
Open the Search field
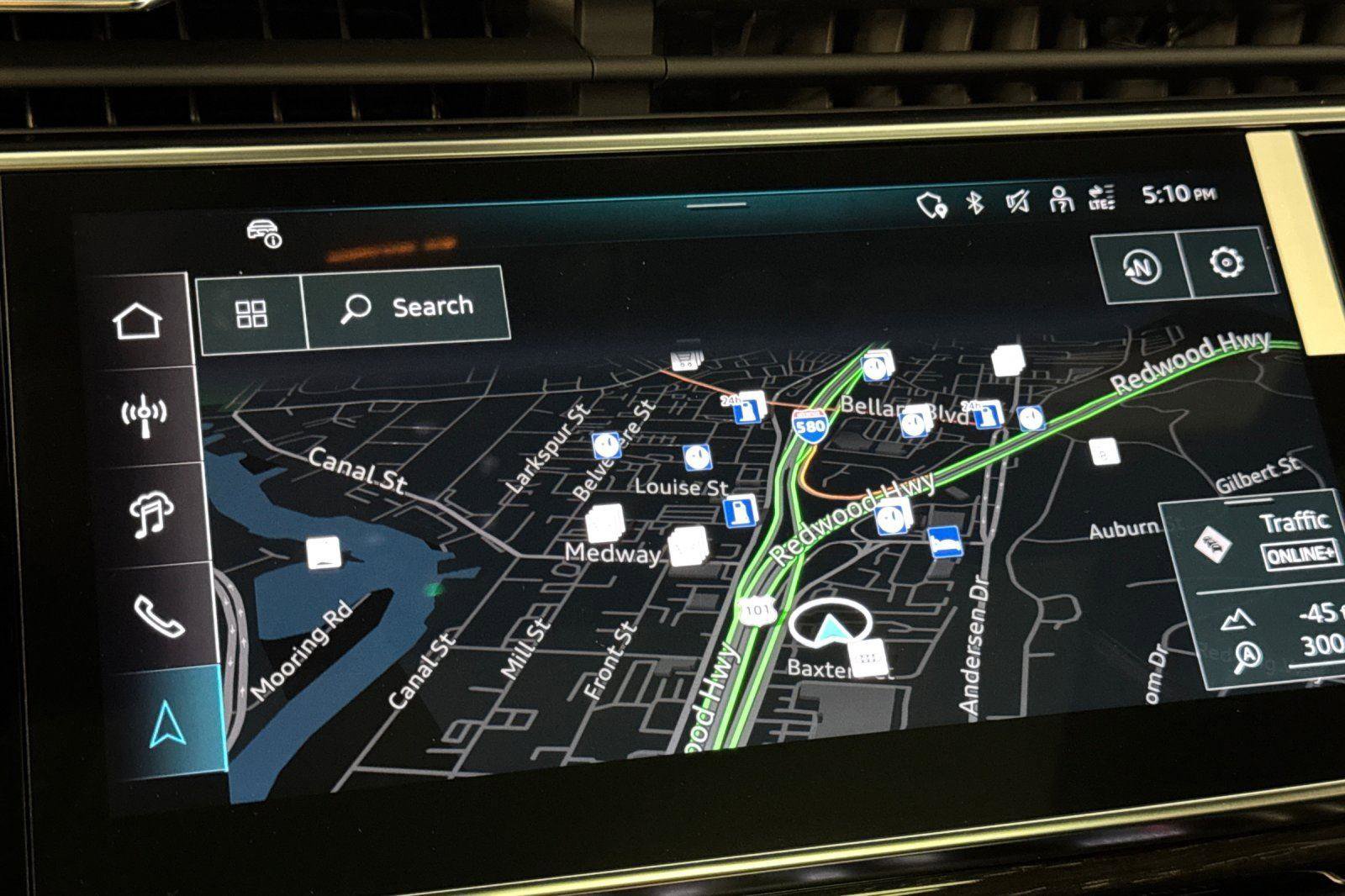(x=409, y=307)
